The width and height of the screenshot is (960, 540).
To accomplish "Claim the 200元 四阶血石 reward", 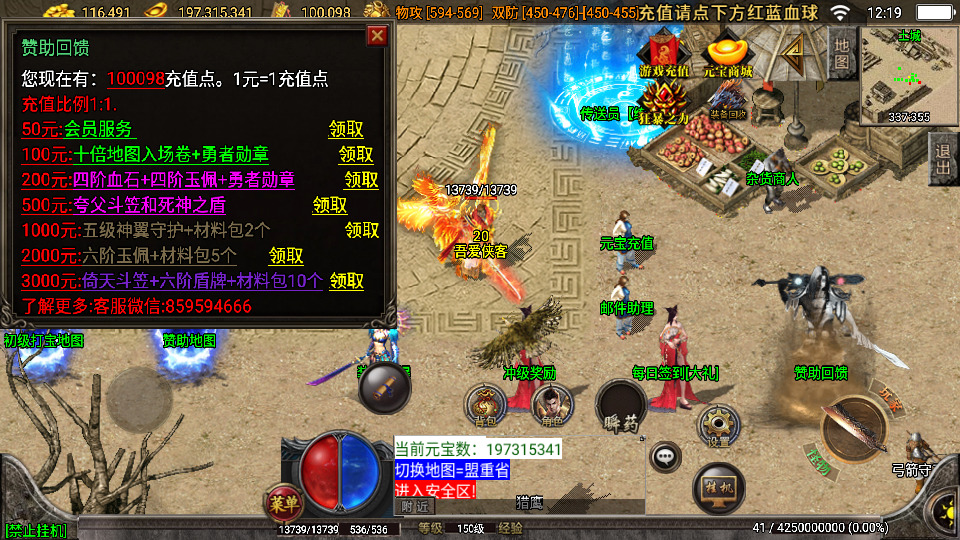I will coord(362,180).
